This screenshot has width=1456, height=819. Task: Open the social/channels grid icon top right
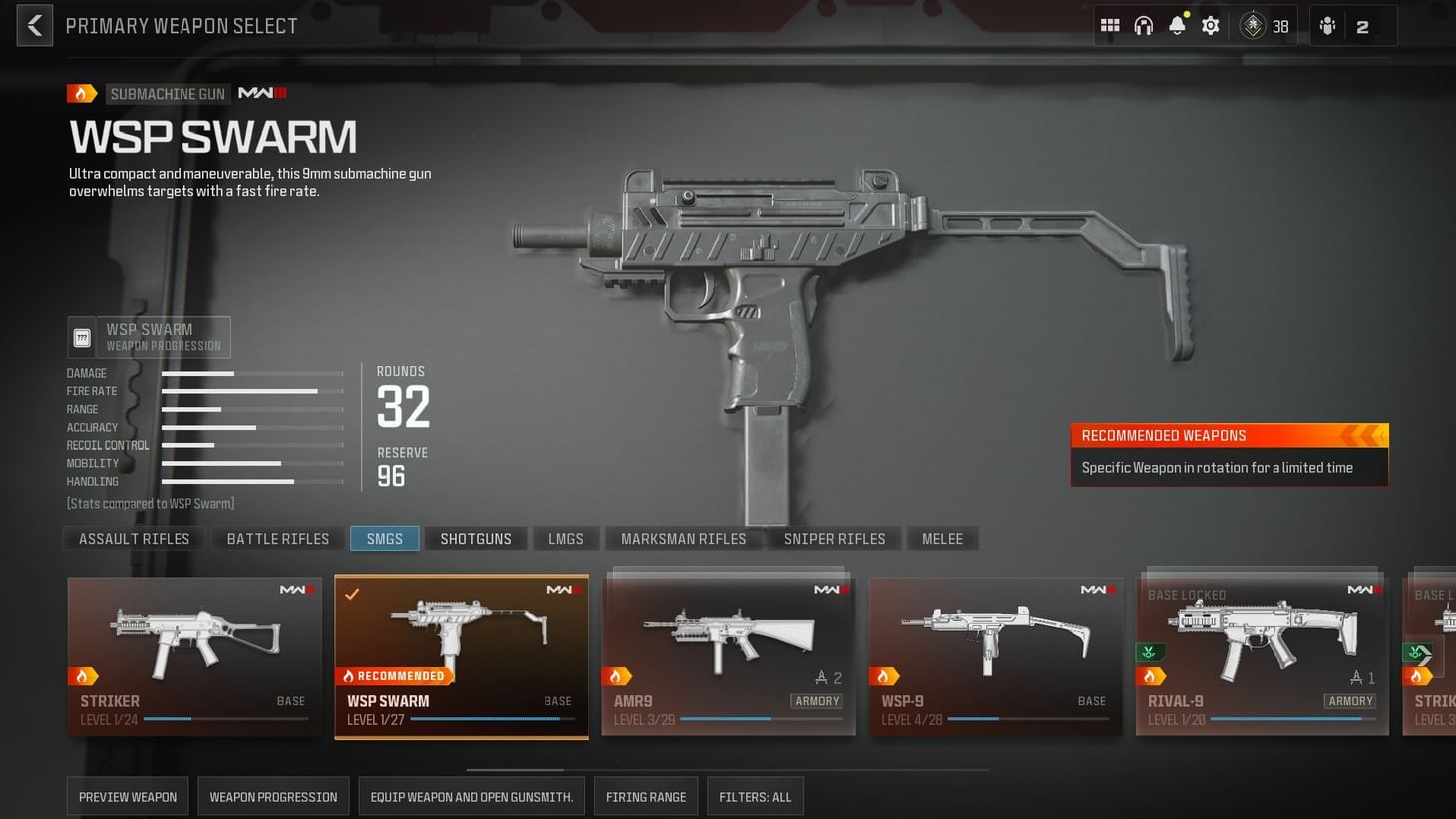tap(1109, 25)
